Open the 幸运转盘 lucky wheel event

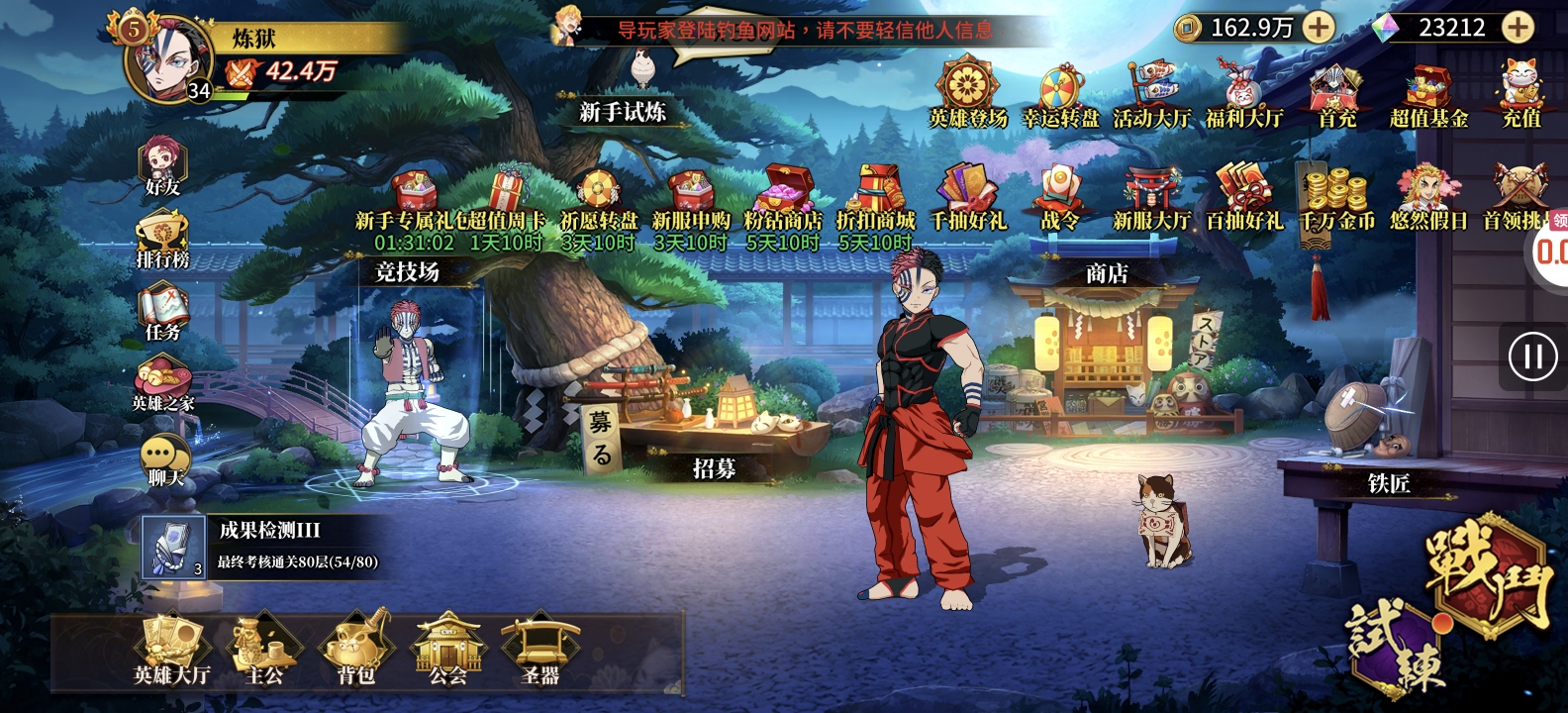[x=1061, y=96]
